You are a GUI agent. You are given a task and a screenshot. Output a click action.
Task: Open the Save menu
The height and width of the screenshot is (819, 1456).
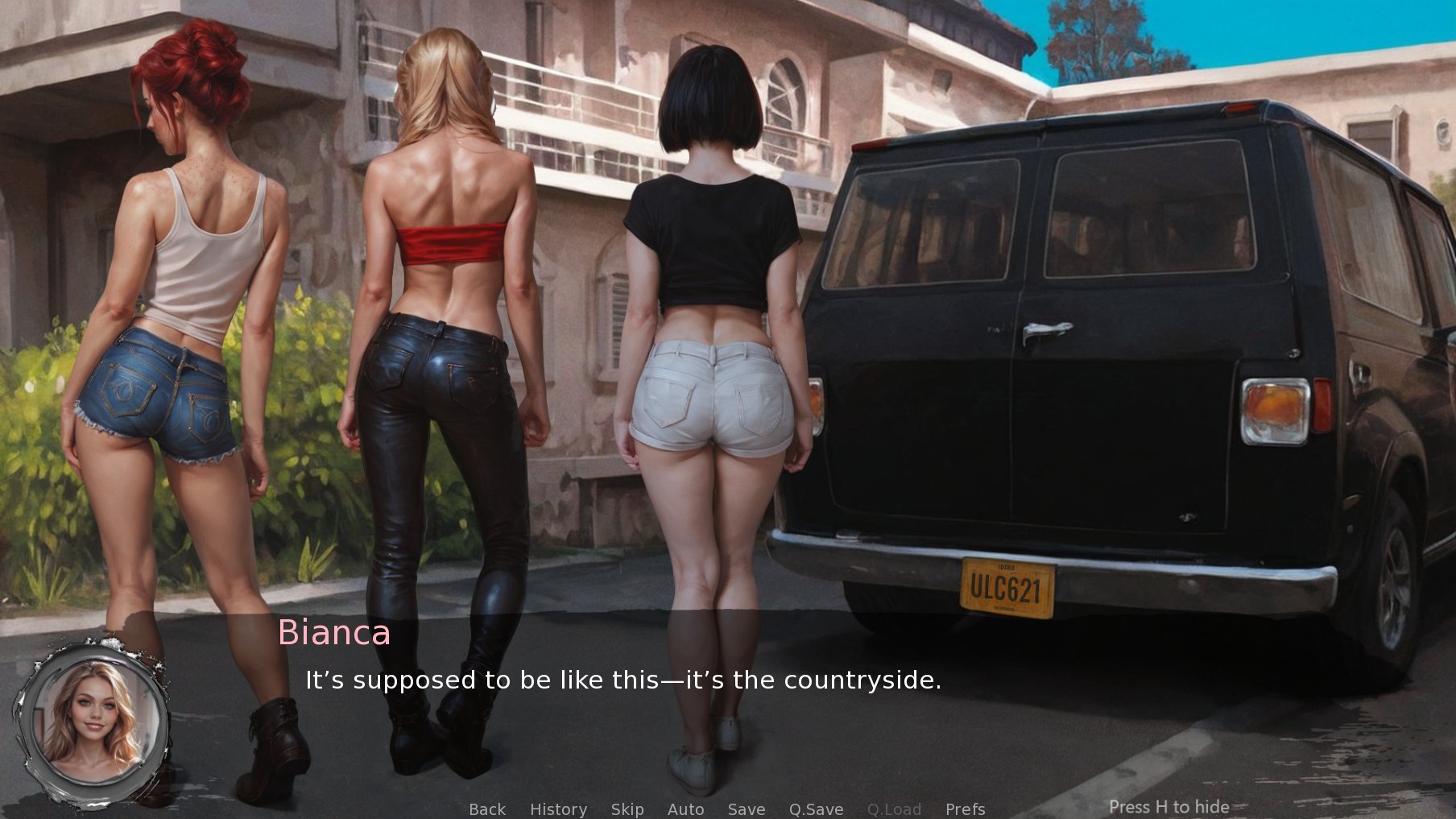coord(746,809)
